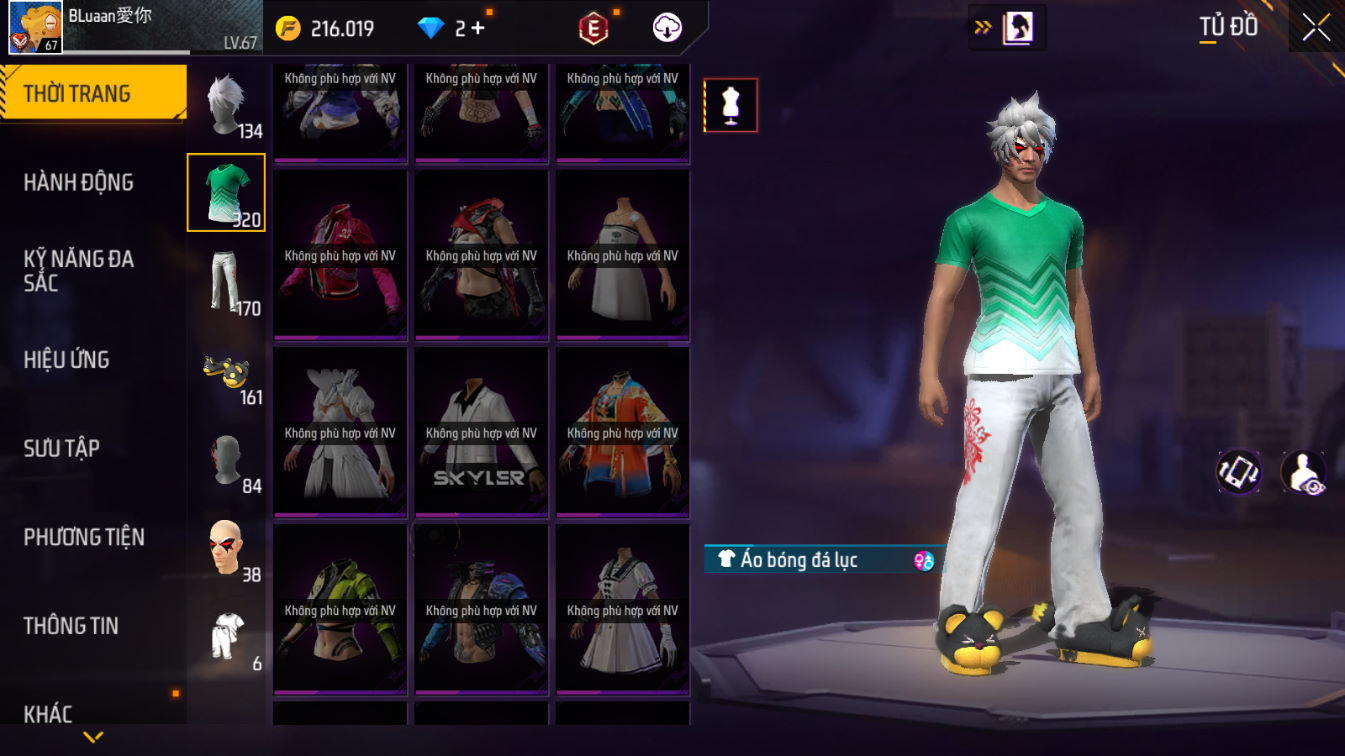Image resolution: width=1345 pixels, height=756 pixels.
Task: Toggle the character view eye icon
Action: click(x=1303, y=472)
